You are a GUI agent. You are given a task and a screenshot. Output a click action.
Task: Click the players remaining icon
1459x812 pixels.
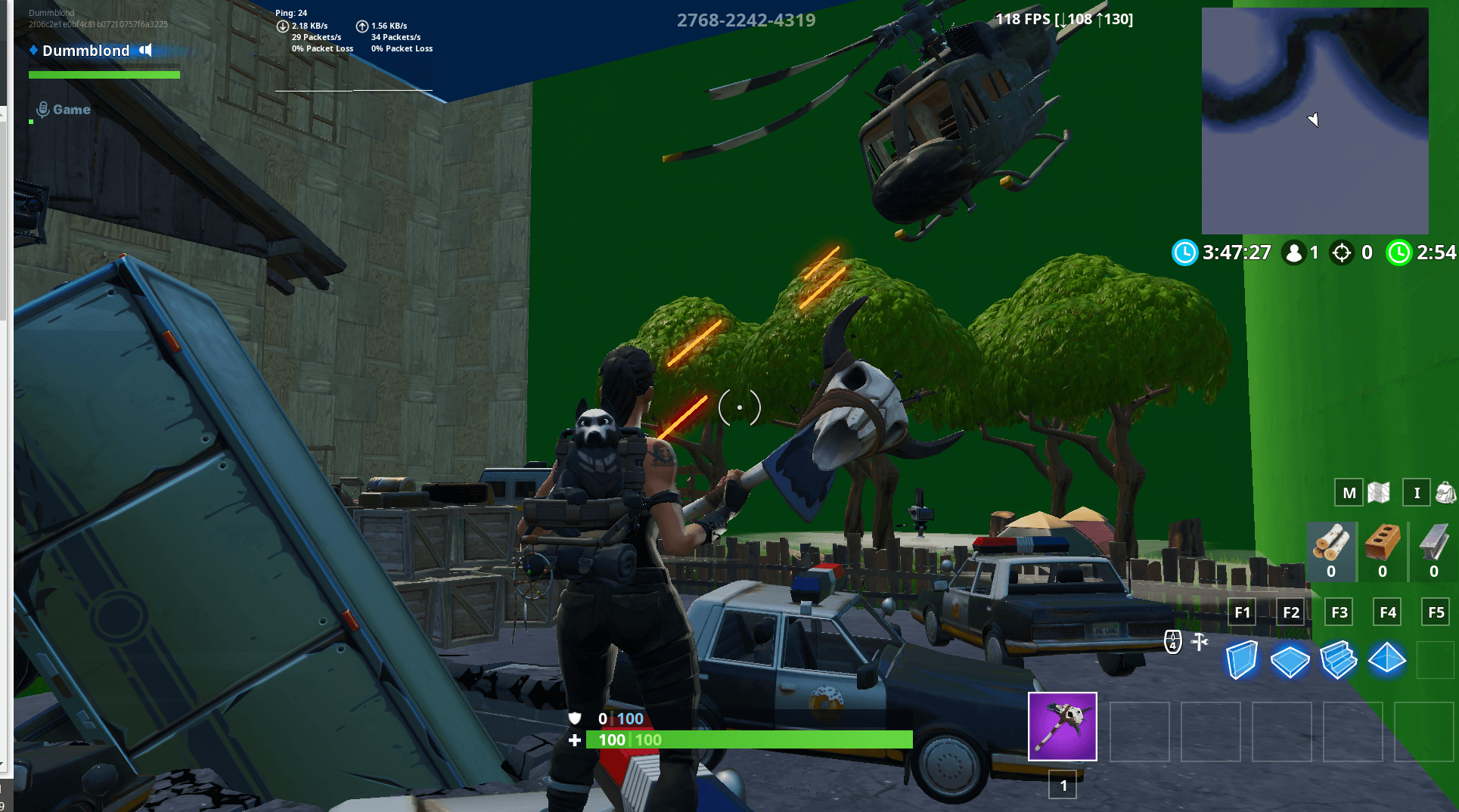click(x=1295, y=253)
